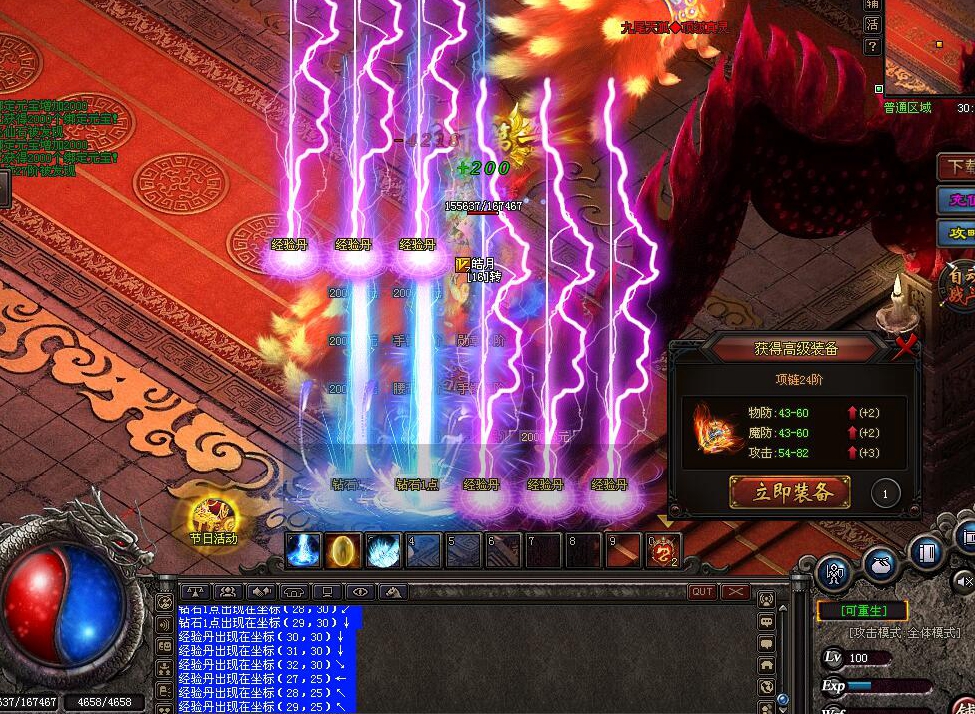
Task: Use the blue lightning skill in hotbar
Action: pos(304,550)
